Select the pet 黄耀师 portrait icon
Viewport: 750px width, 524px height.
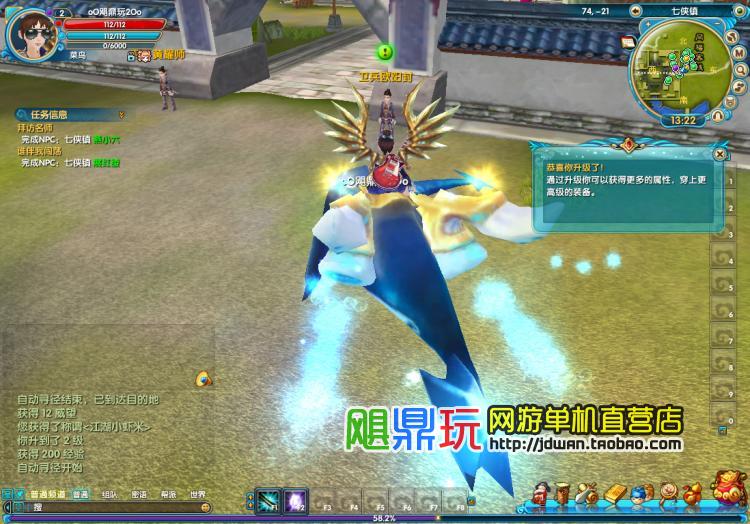coord(142,55)
